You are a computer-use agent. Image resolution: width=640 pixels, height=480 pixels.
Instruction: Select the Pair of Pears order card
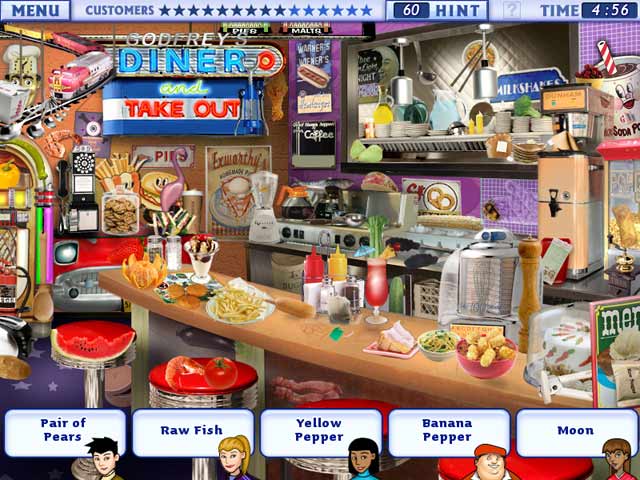(x=64, y=430)
